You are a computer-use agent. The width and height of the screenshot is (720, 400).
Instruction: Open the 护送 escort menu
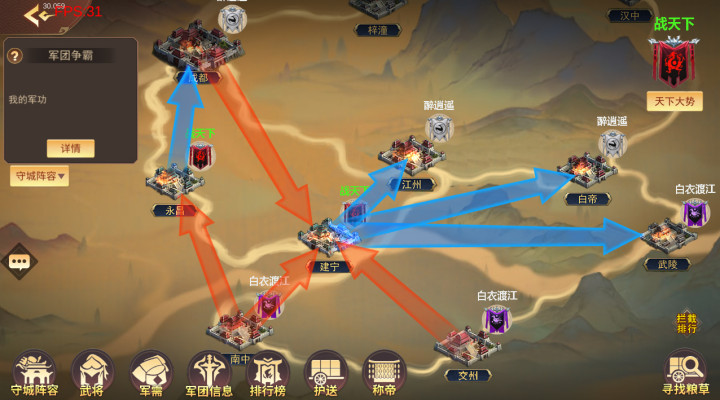[x=325, y=372]
